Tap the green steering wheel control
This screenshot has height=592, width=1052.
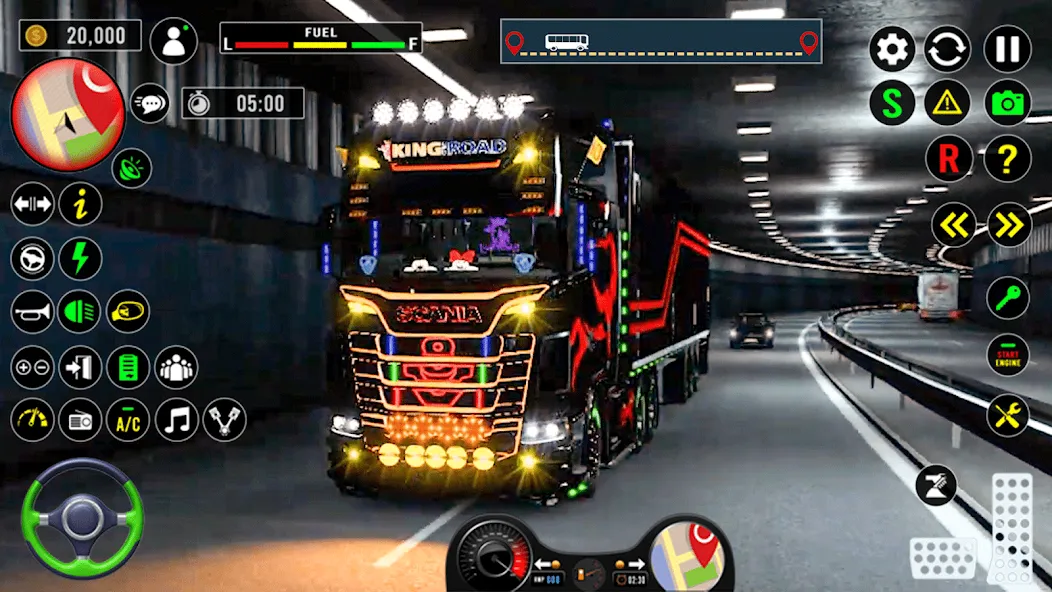[82, 517]
